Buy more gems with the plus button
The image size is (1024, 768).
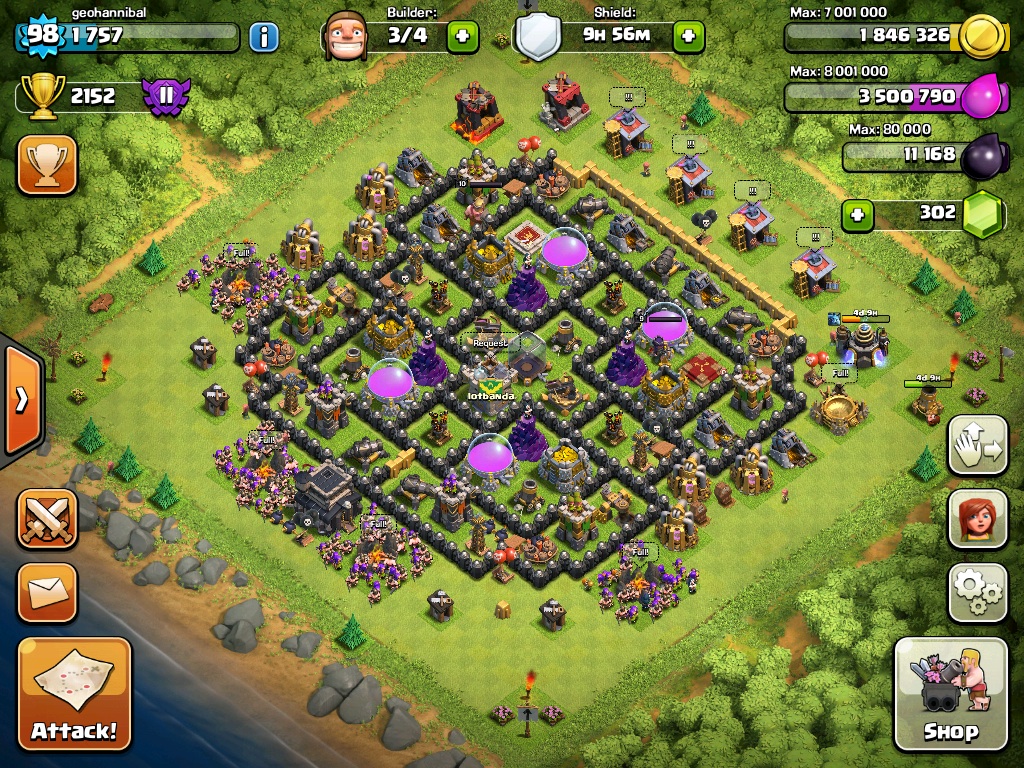point(856,214)
